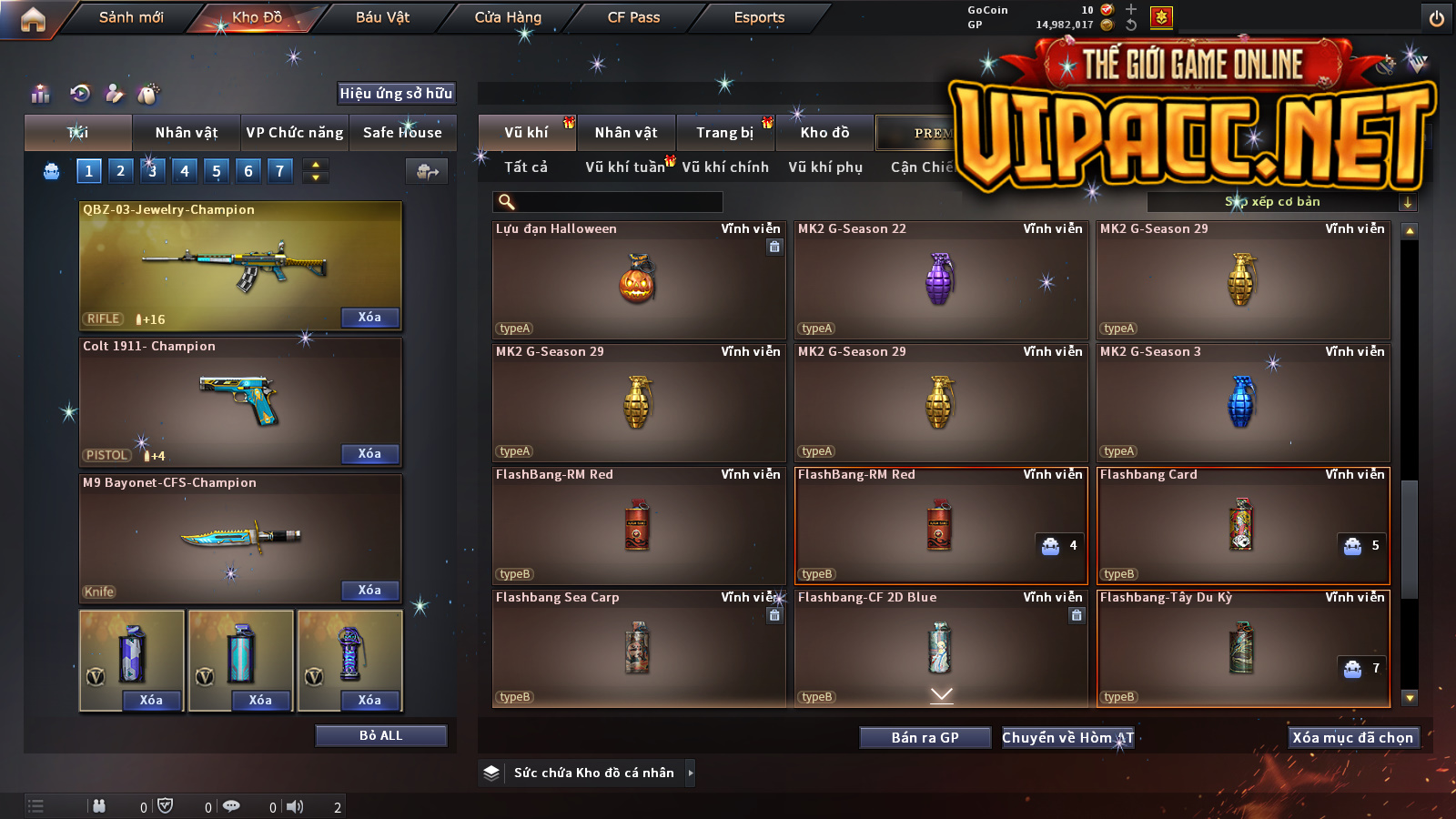
Task: Remove the Colt 1911 Champion pistol
Action: coord(369,454)
